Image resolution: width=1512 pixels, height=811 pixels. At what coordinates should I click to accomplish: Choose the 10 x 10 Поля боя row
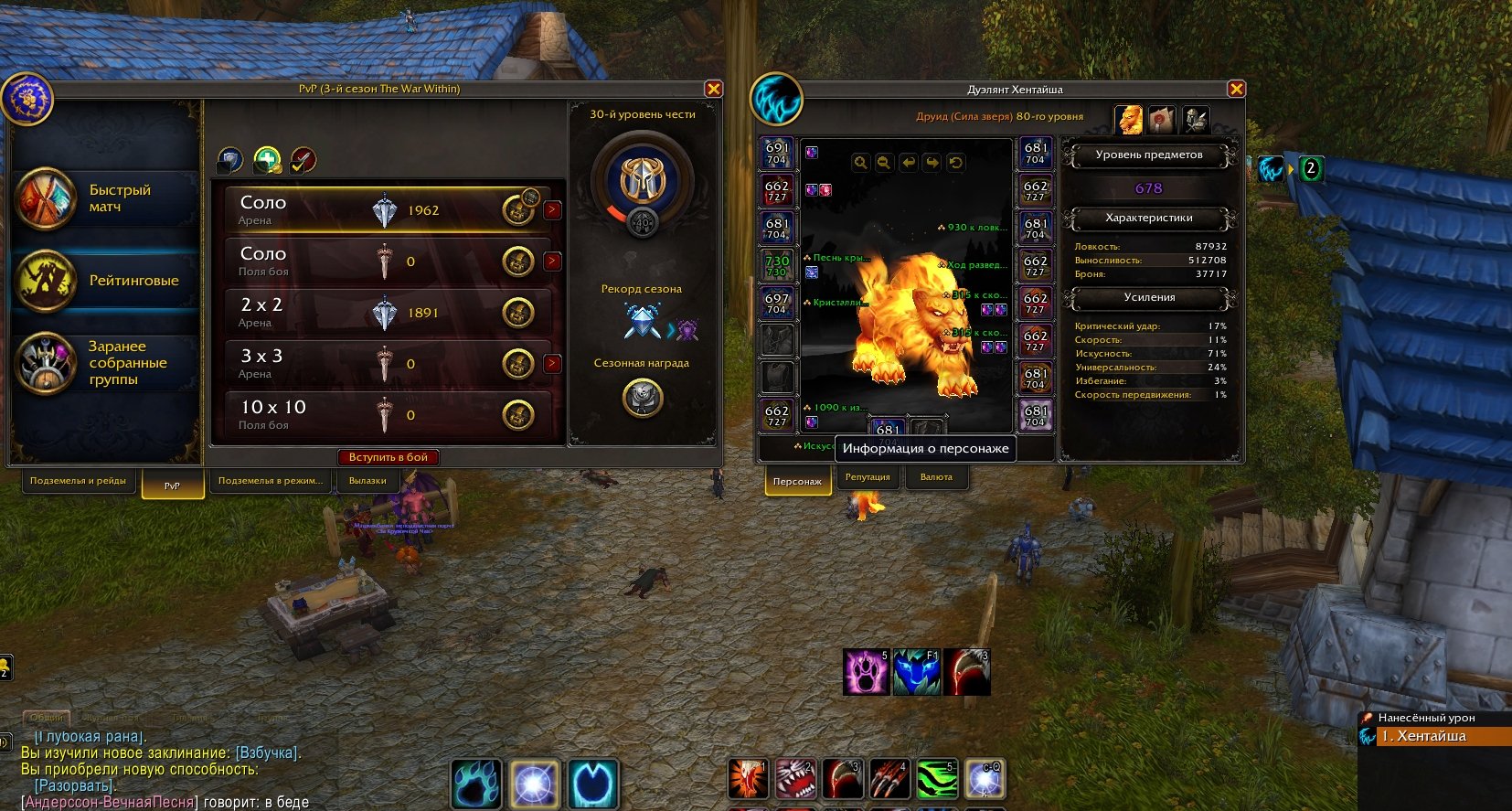(x=384, y=415)
